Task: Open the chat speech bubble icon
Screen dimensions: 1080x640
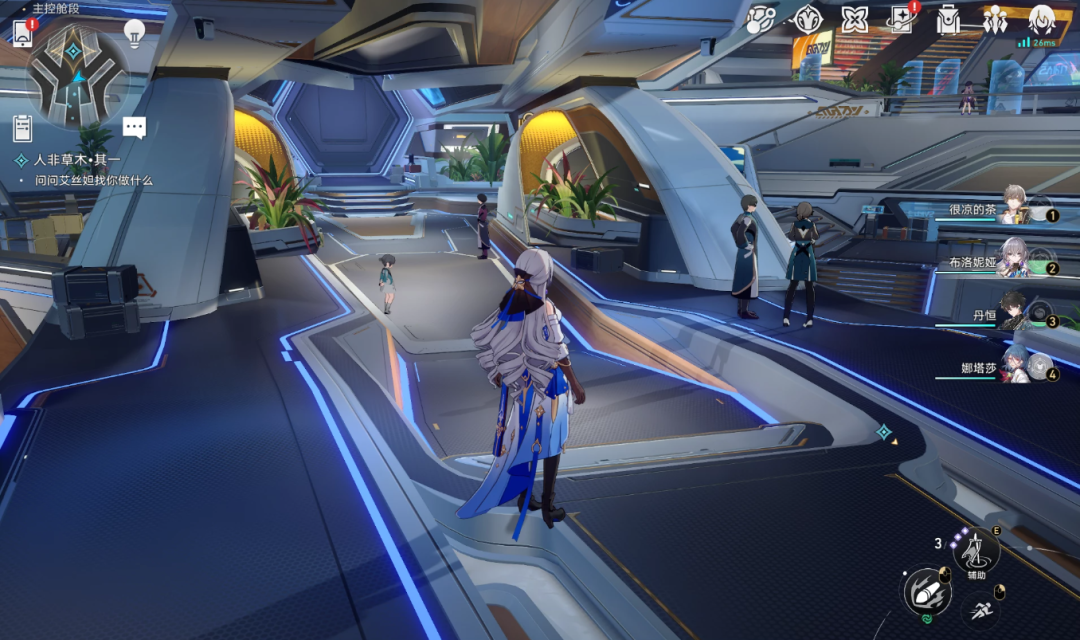Action: 135,128
